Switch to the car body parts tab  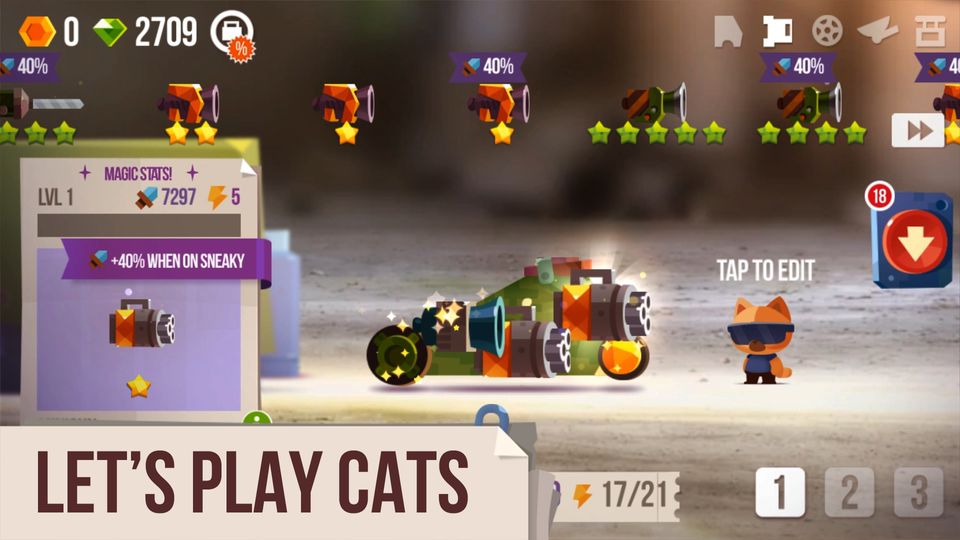click(728, 32)
